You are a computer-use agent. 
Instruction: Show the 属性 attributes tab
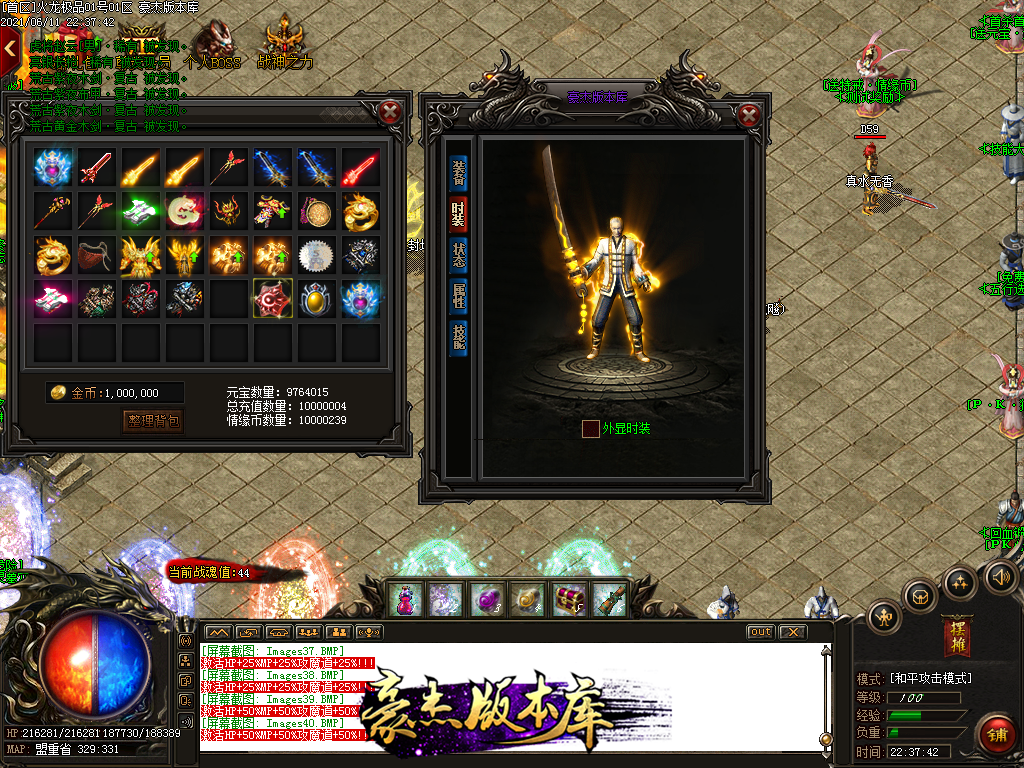click(458, 295)
